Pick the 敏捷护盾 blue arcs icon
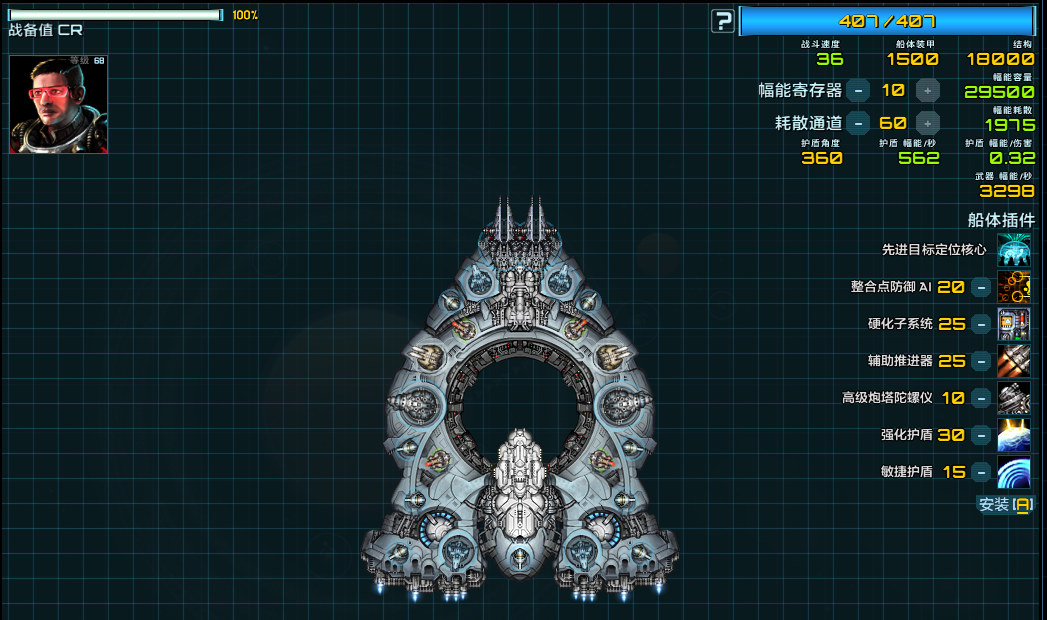This screenshot has width=1047, height=620. tap(1014, 472)
